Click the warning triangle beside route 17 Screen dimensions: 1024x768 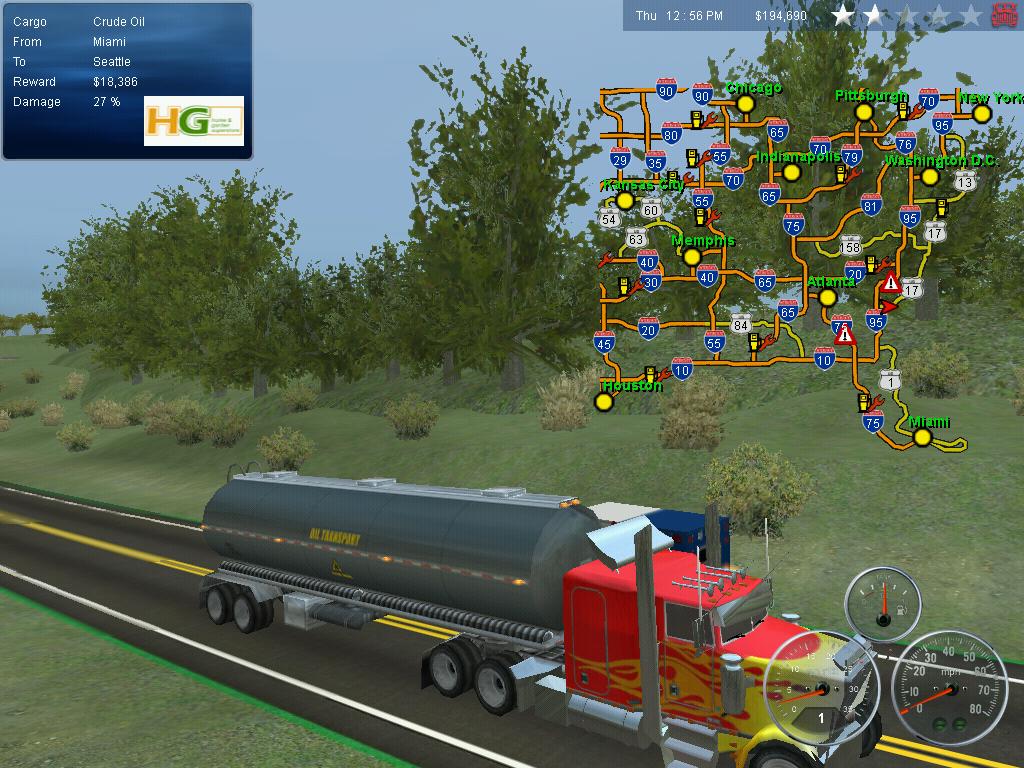890,282
